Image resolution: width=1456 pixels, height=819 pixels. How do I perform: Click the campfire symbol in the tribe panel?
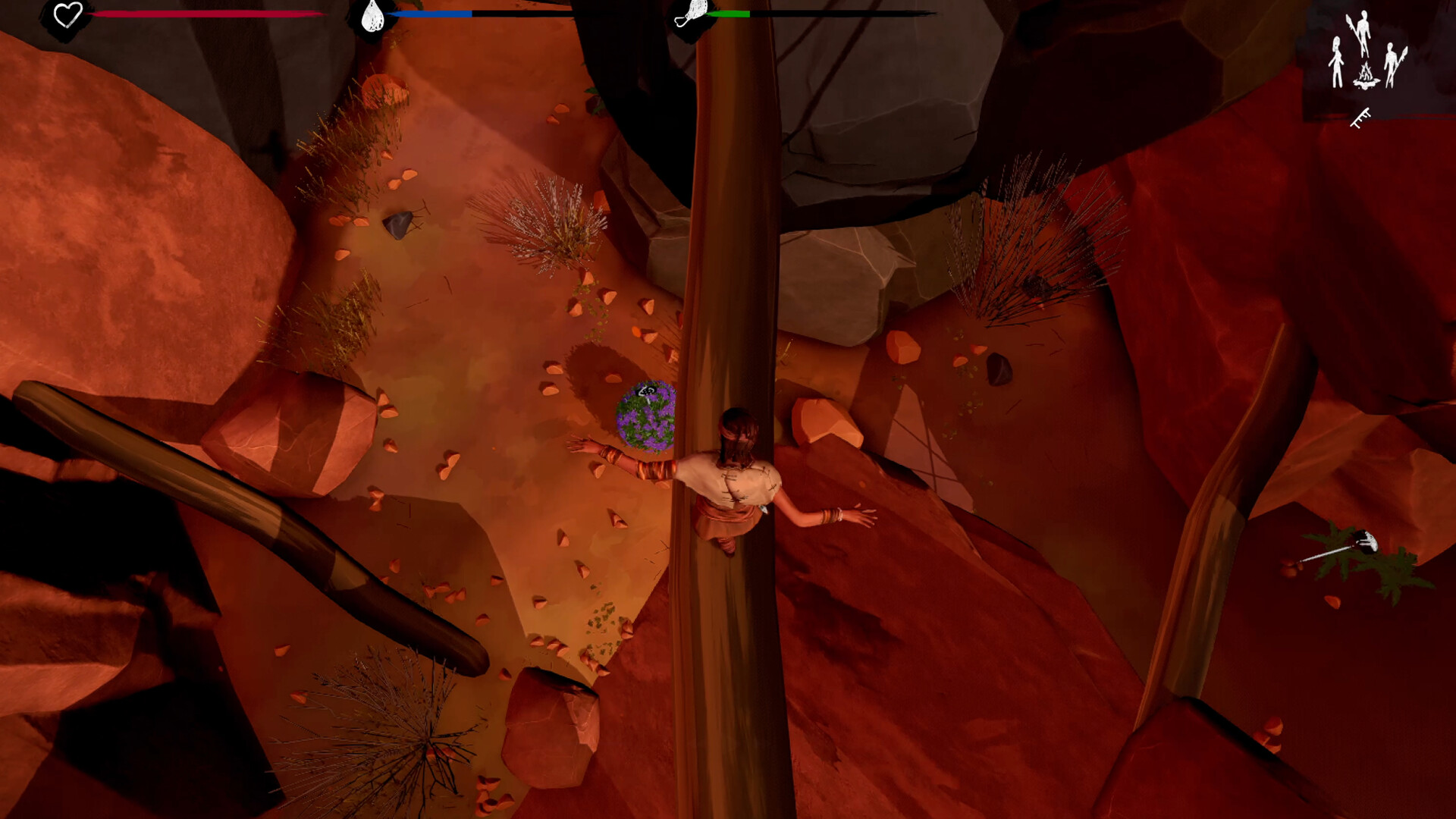(x=1366, y=74)
